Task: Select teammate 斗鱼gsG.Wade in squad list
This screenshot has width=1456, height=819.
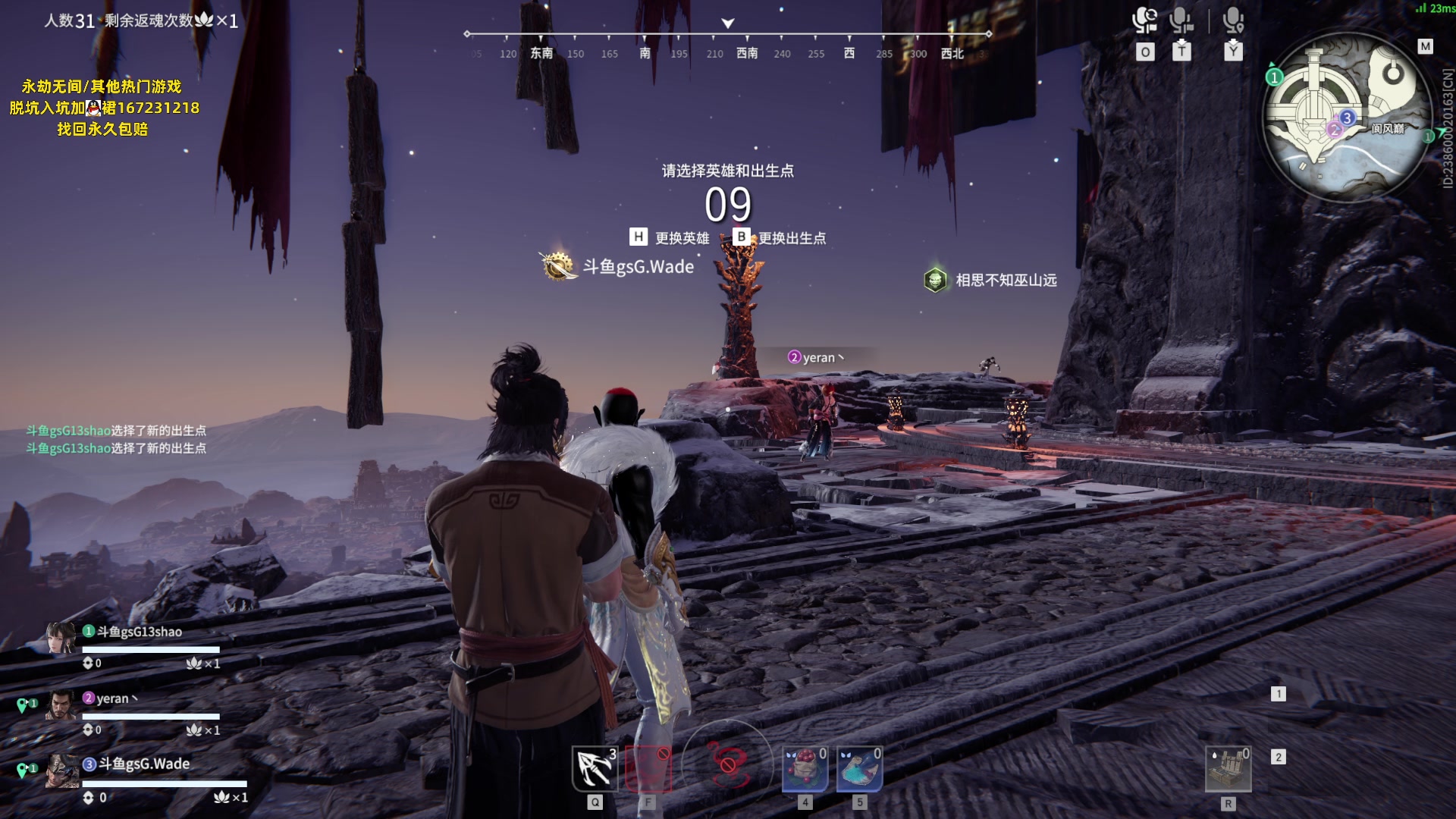Action: click(x=143, y=764)
